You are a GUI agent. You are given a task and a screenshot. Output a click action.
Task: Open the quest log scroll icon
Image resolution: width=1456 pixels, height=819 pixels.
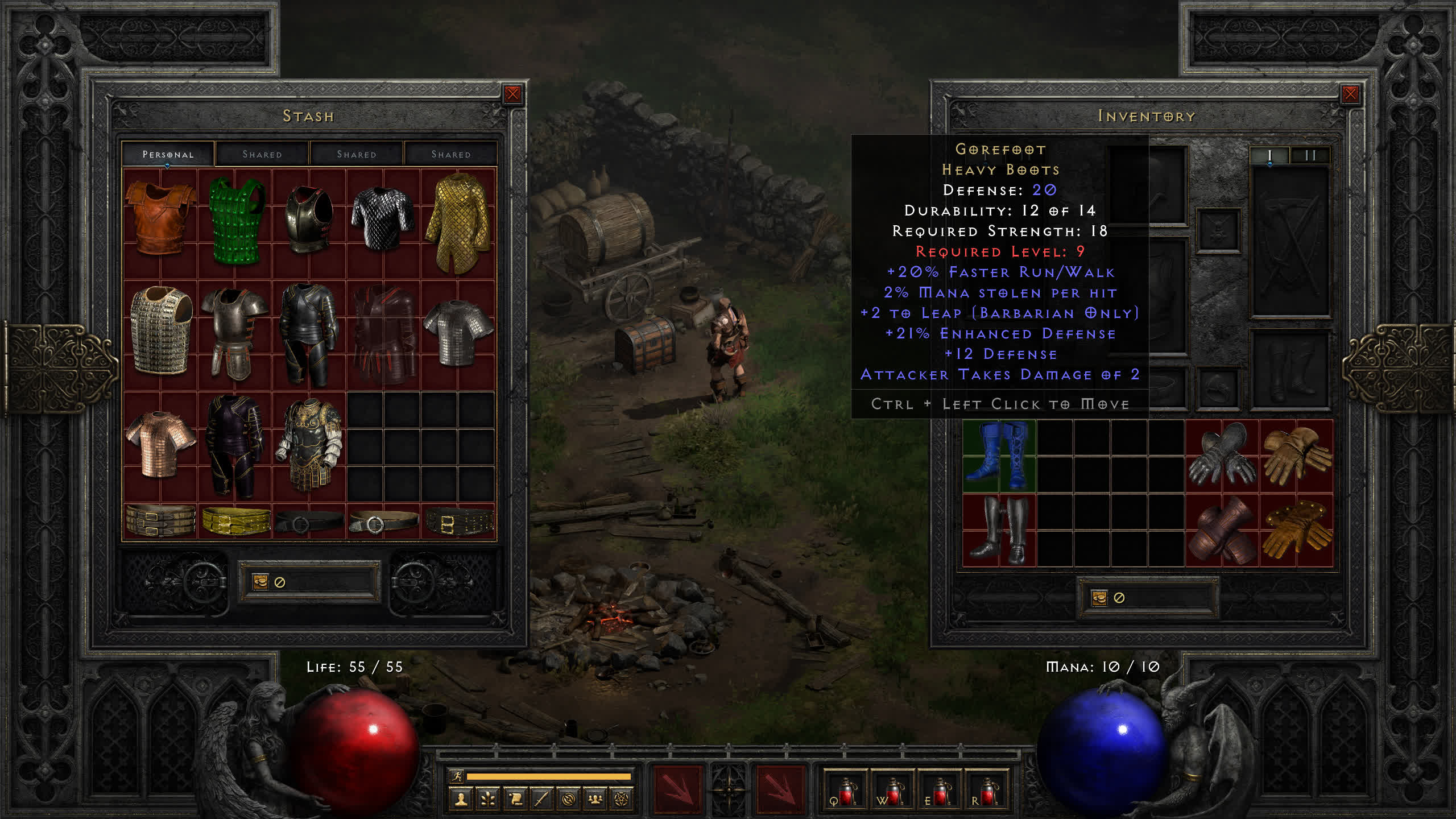(x=515, y=800)
